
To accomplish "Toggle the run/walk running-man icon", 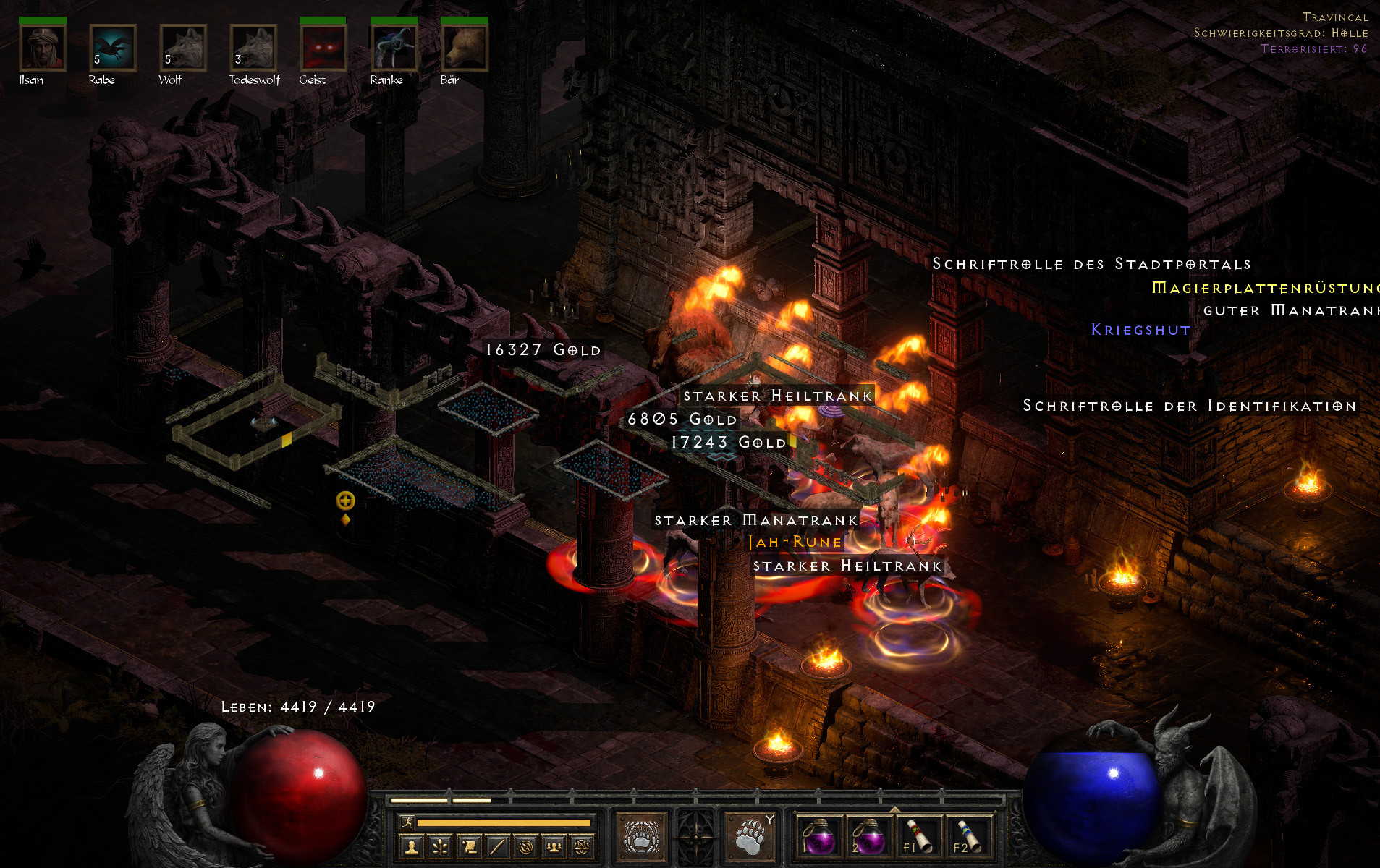I will pyautogui.click(x=408, y=822).
